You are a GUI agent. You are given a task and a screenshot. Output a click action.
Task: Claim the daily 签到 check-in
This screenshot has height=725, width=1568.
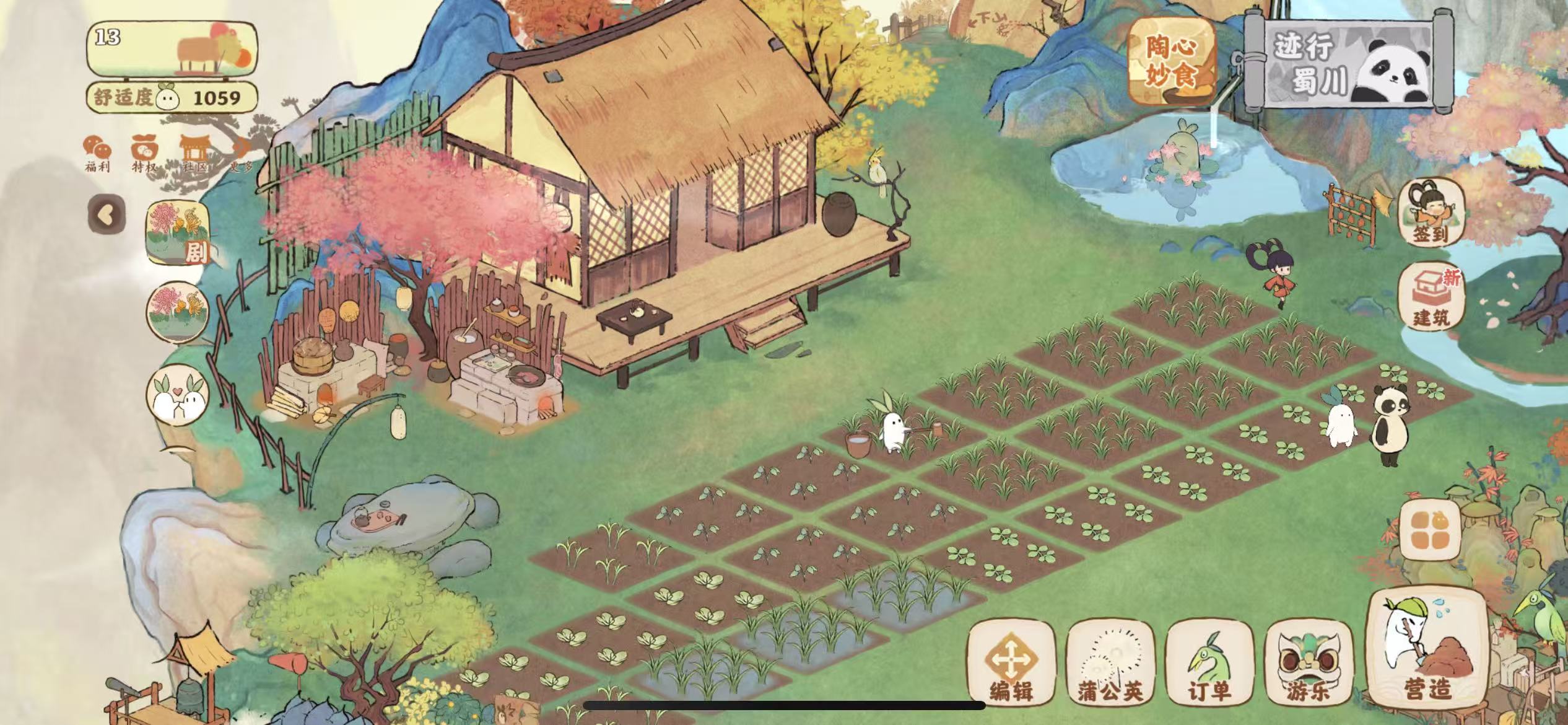tap(1431, 213)
